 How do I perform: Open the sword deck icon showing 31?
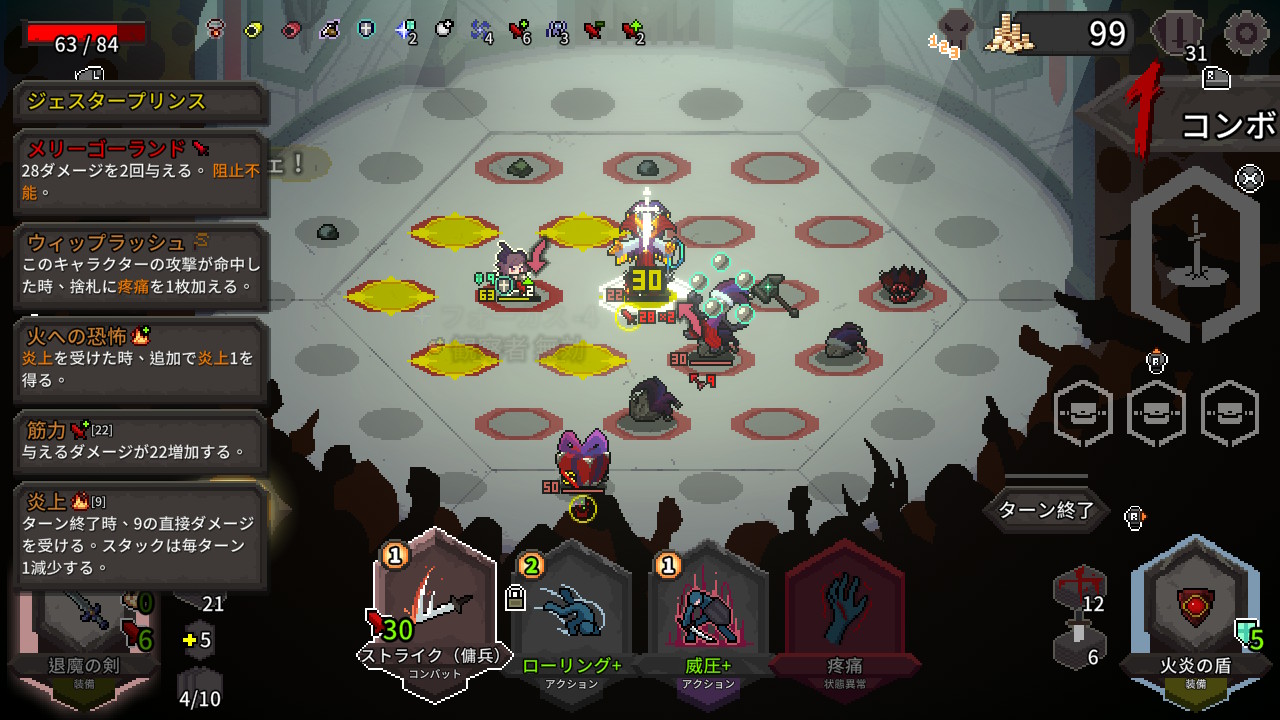pos(1182,34)
